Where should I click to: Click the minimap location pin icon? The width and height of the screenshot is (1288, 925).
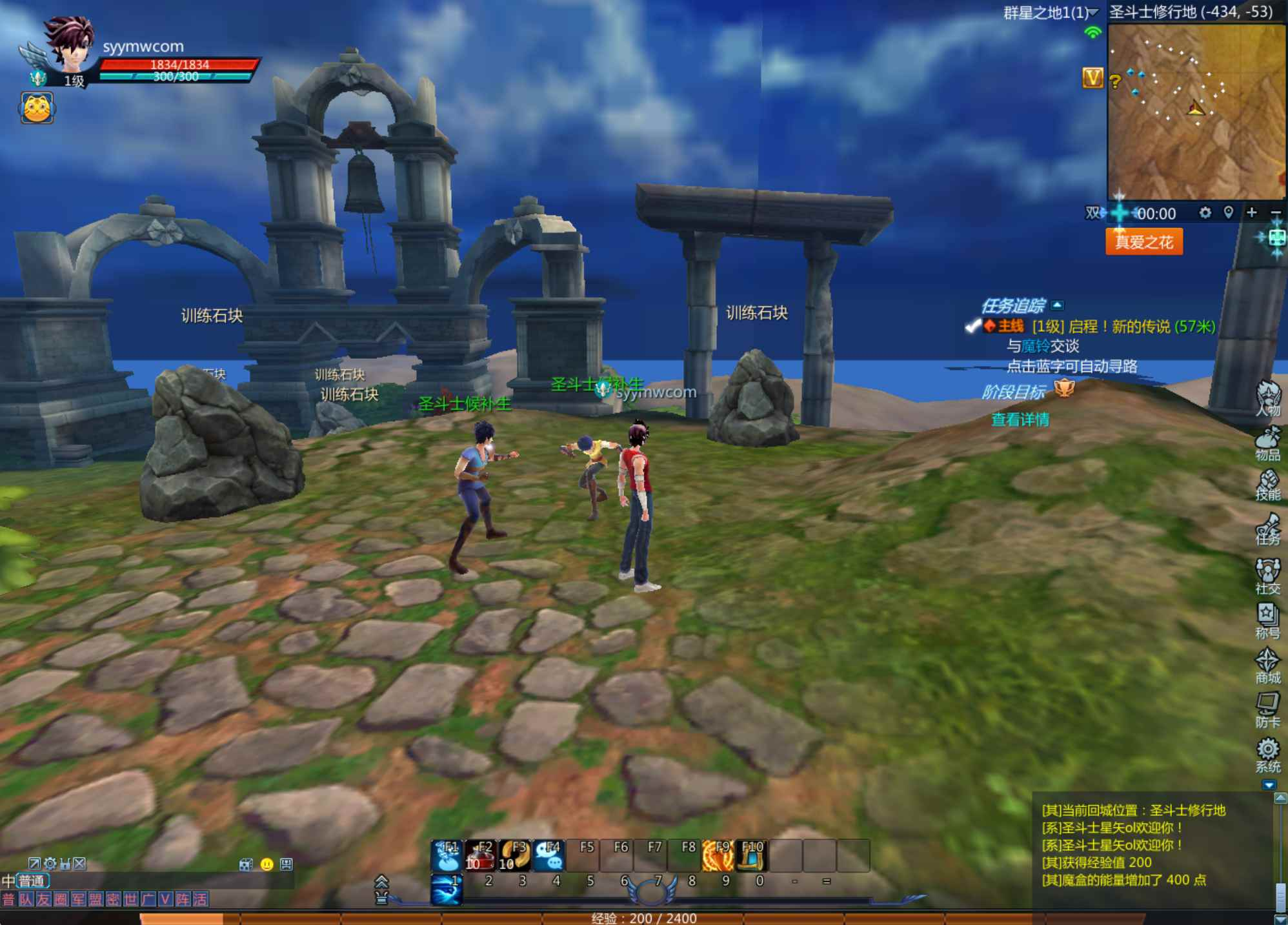click(1229, 212)
